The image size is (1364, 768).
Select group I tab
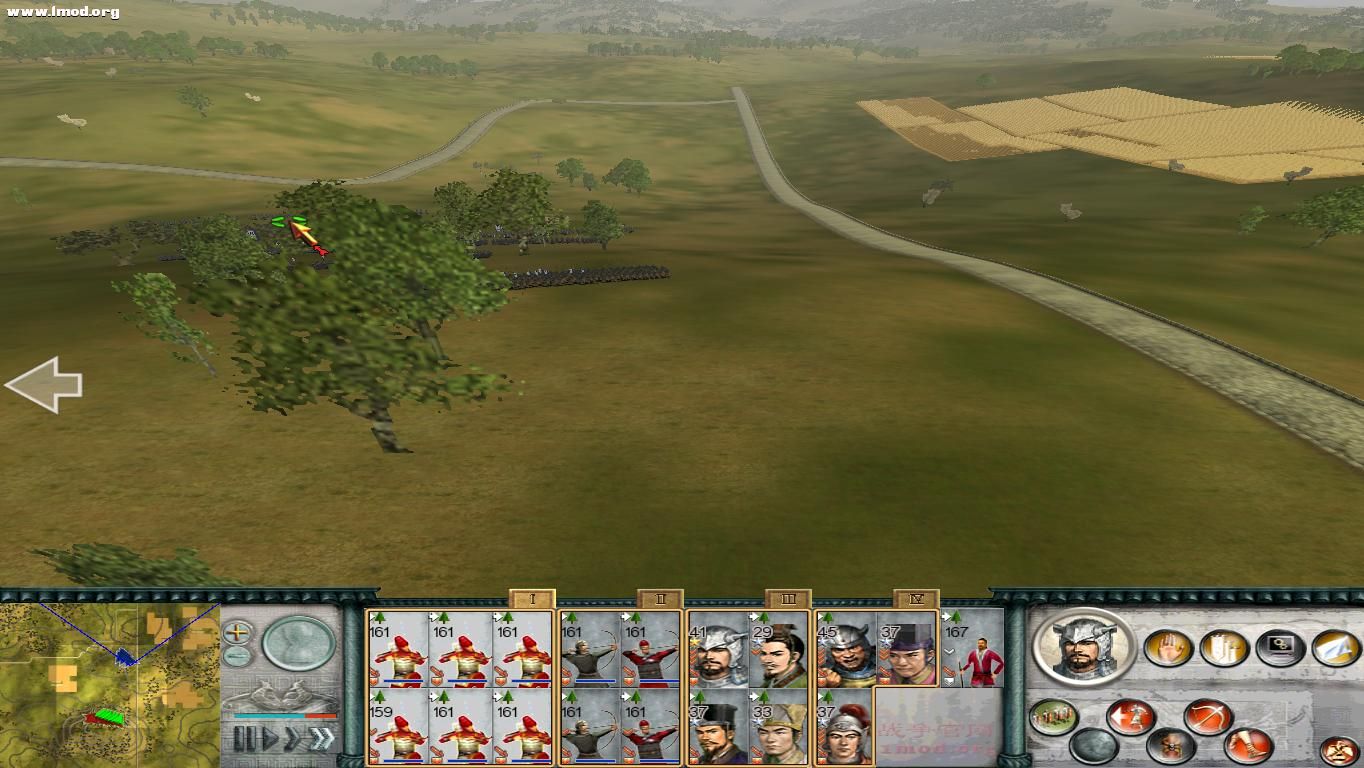pos(532,599)
